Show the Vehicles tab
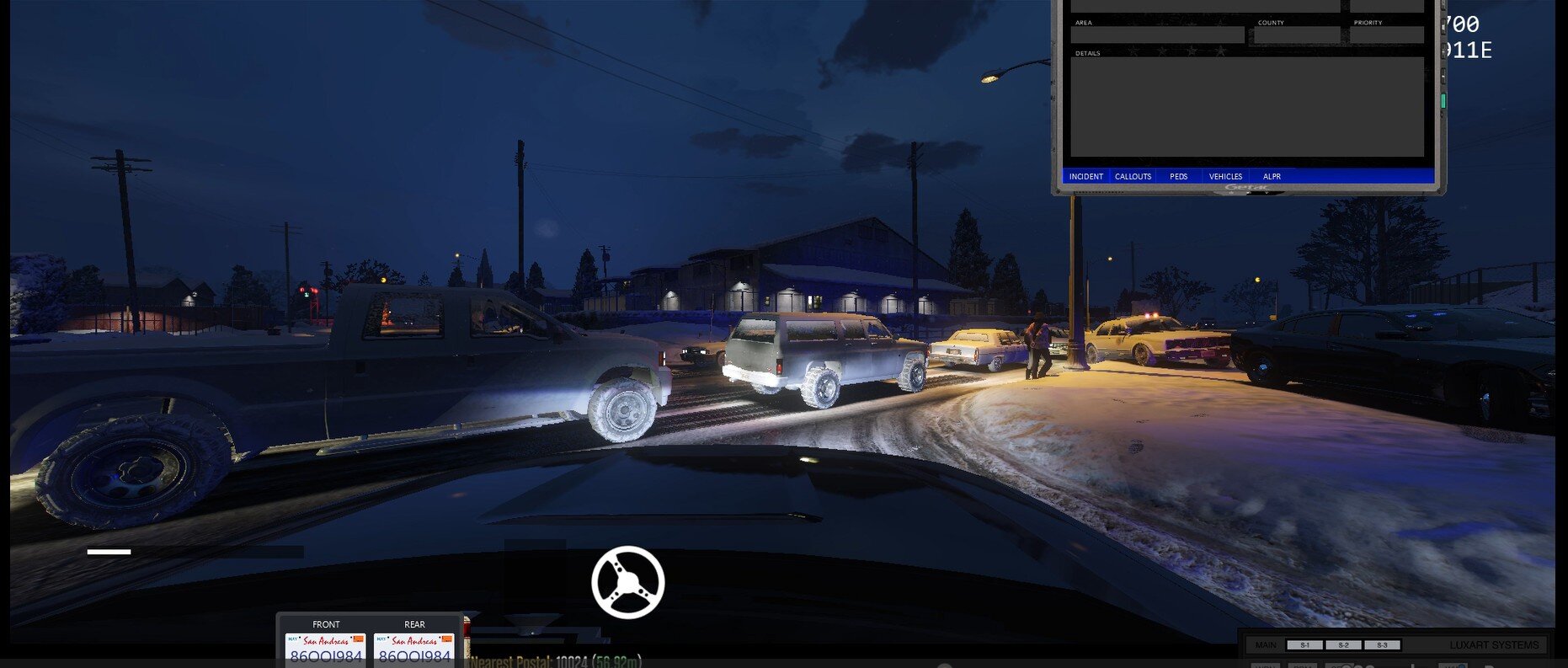 [x=1225, y=176]
